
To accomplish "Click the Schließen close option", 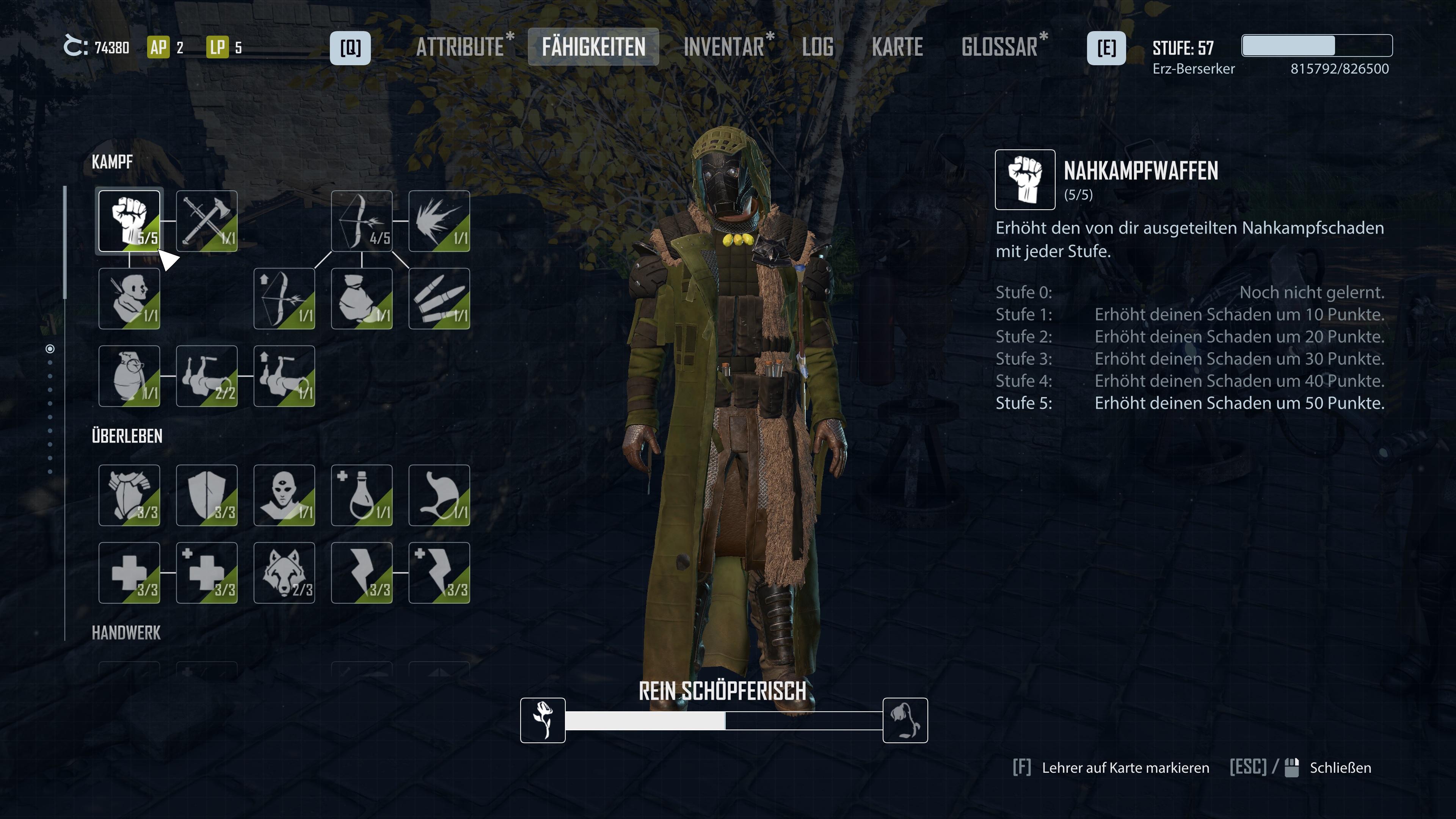I will click(1340, 767).
